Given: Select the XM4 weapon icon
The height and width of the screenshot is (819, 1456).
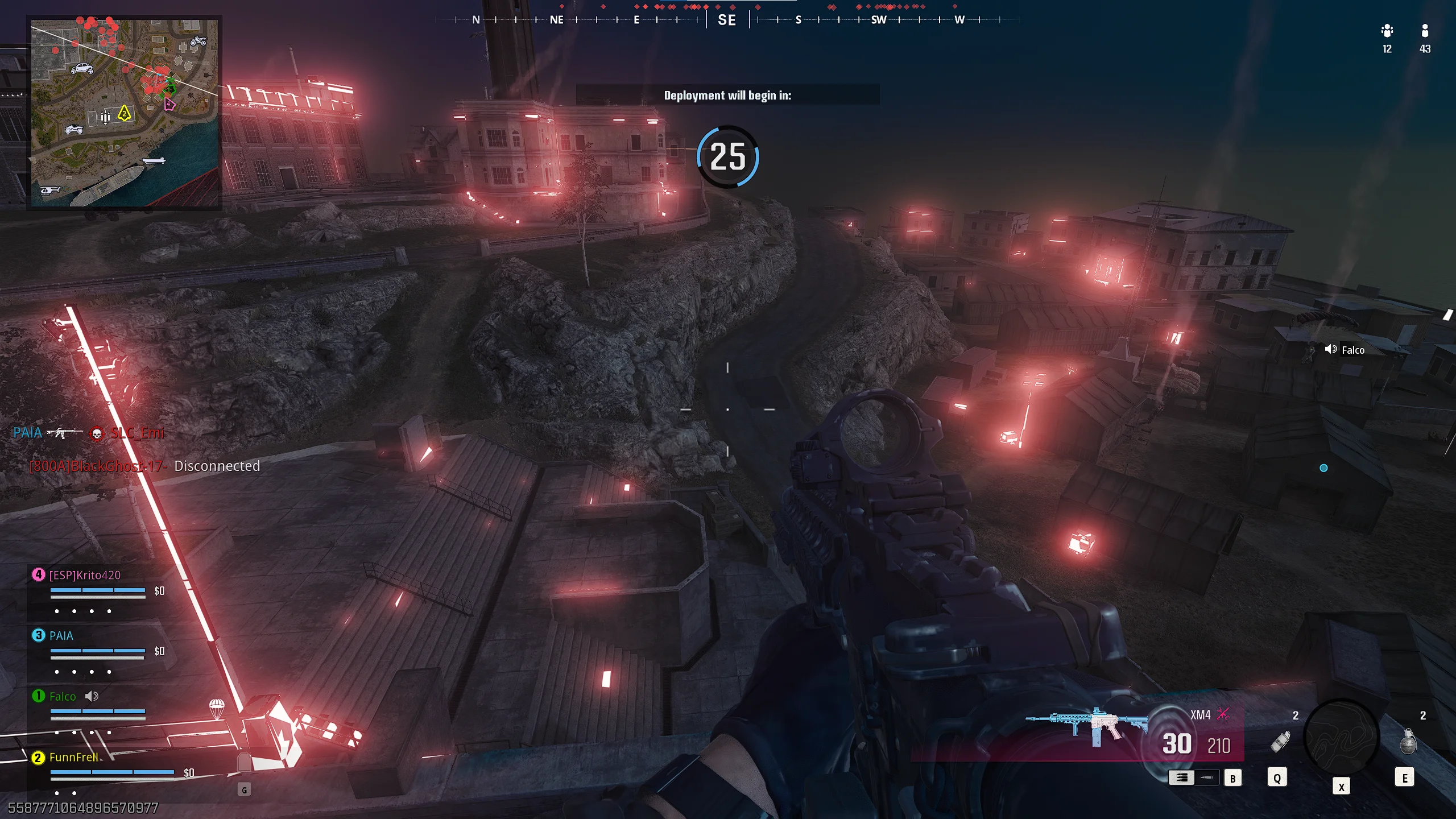Looking at the screenshot, I should tap(1085, 725).
